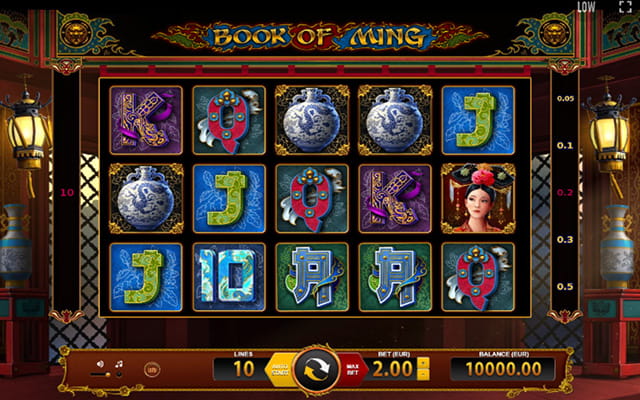Increase the bet with the up arrow
This screenshot has height=400, width=640.
point(422,362)
